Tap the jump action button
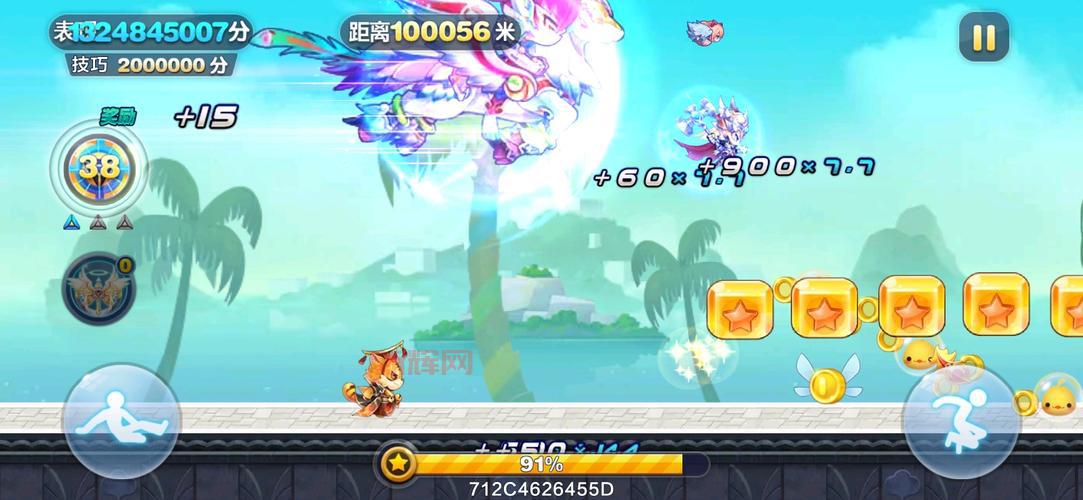The height and width of the screenshot is (500, 1083). [x=961, y=421]
